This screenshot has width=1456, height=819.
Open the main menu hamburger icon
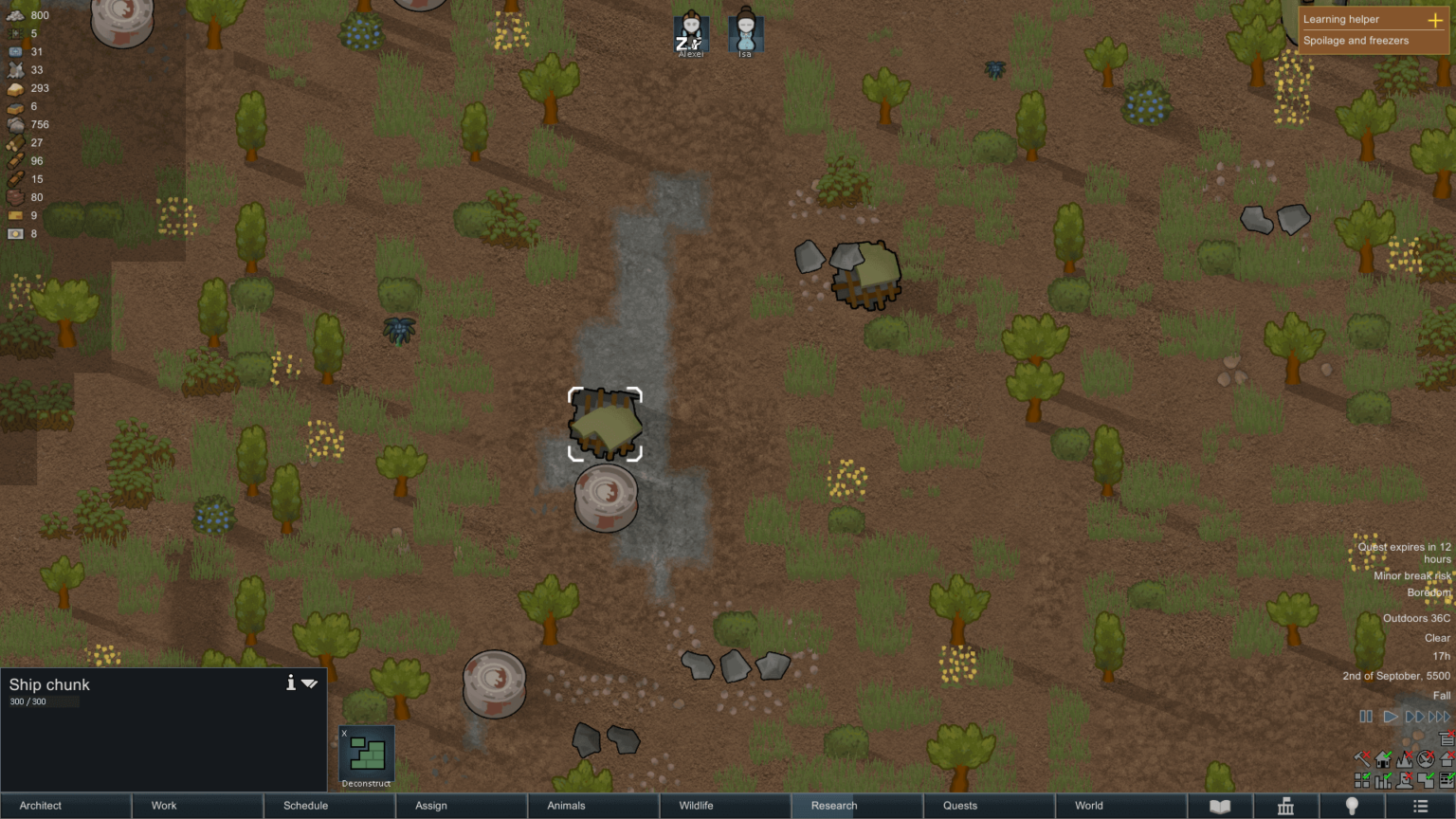click(1419, 807)
